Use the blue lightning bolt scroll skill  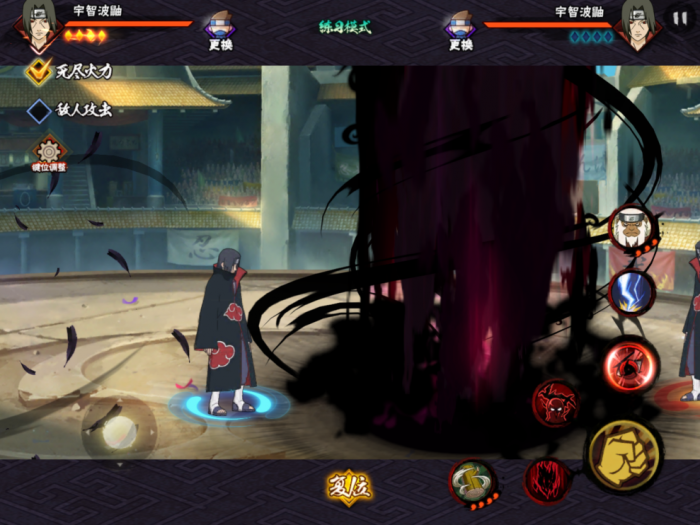pyautogui.click(x=632, y=293)
